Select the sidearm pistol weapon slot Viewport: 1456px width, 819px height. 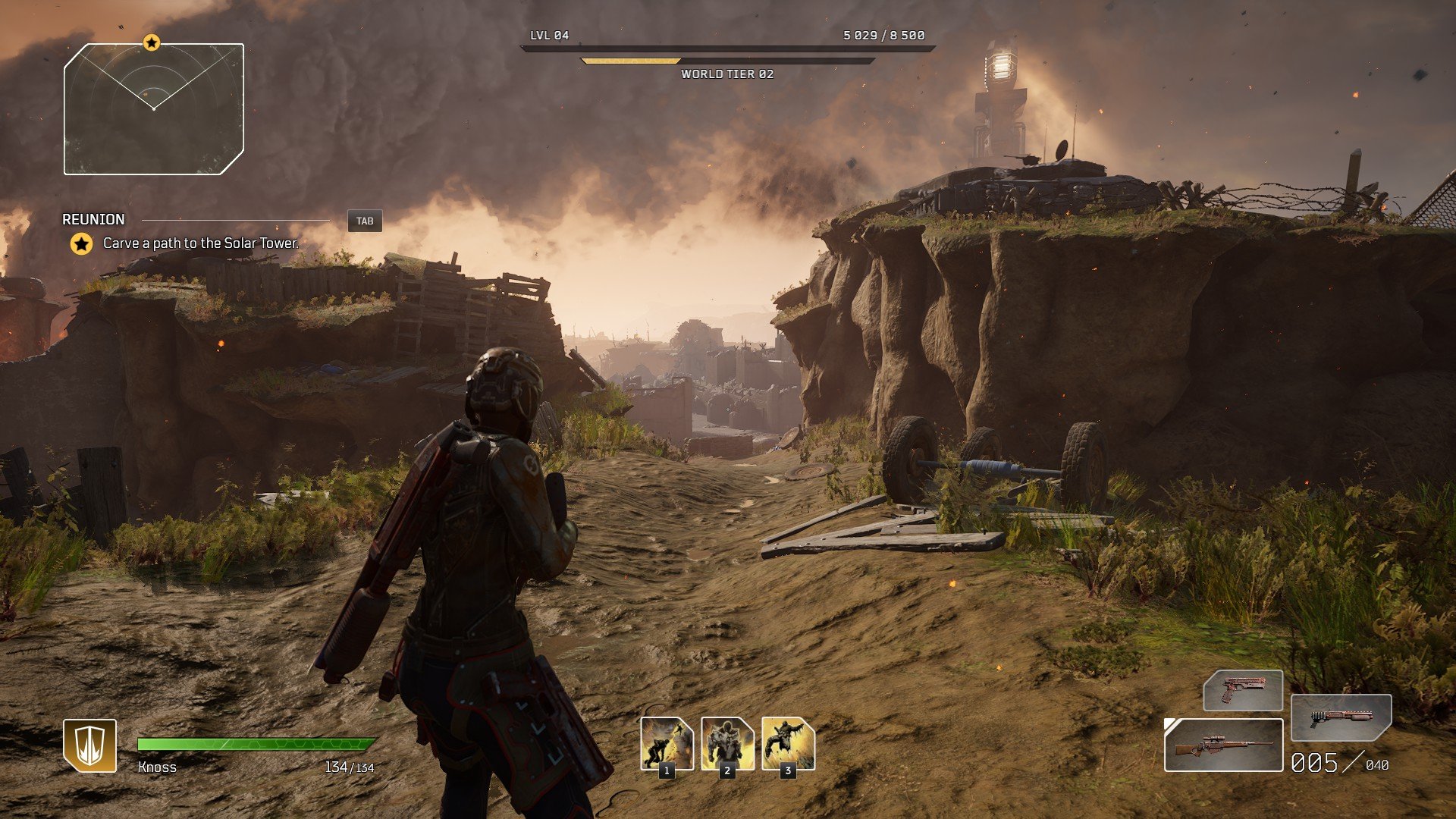(x=1243, y=690)
